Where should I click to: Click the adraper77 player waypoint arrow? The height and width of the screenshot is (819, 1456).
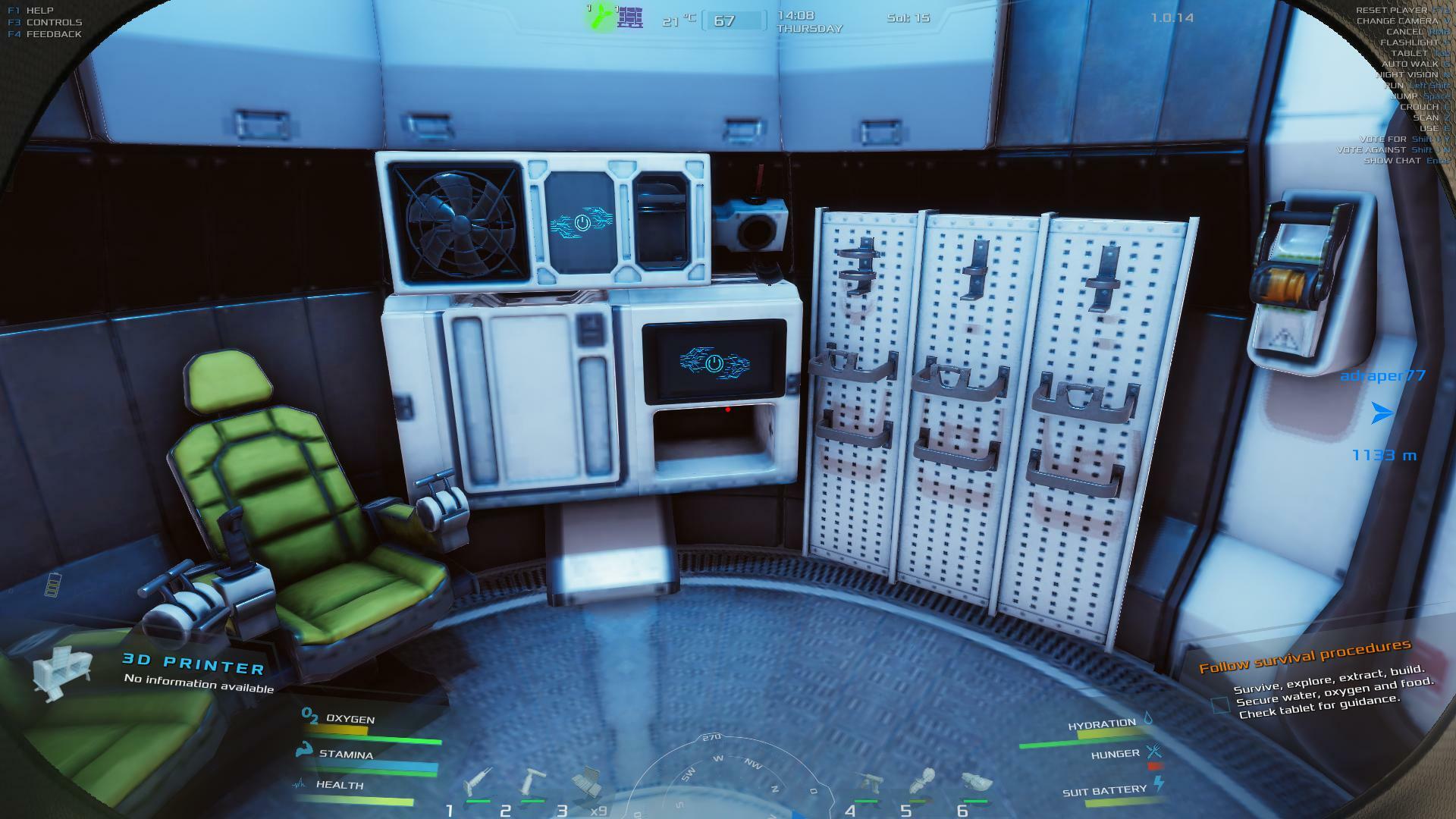pyautogui.click(x=1382, y=413)
